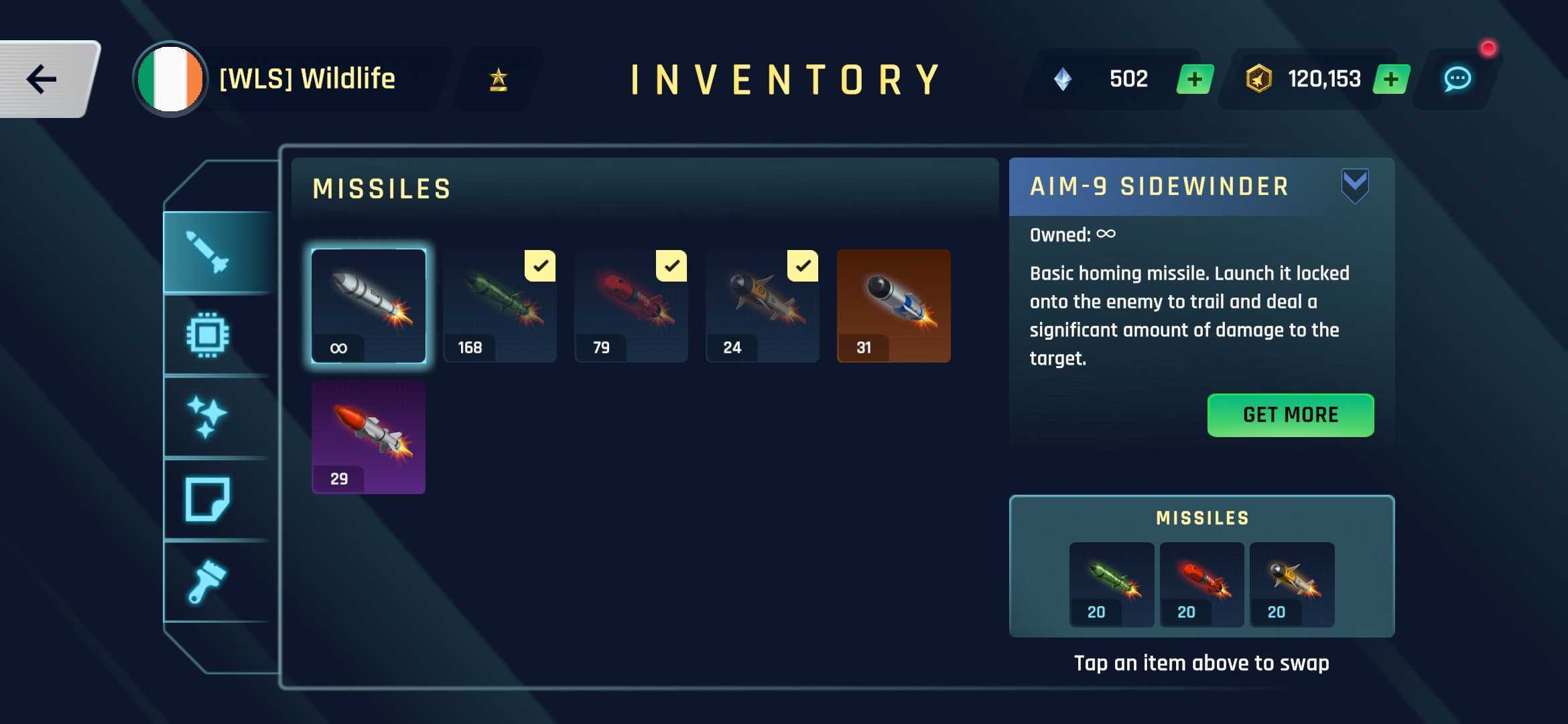
Task: Toggle the red missile's equipped checkmark
Action: 673,266
